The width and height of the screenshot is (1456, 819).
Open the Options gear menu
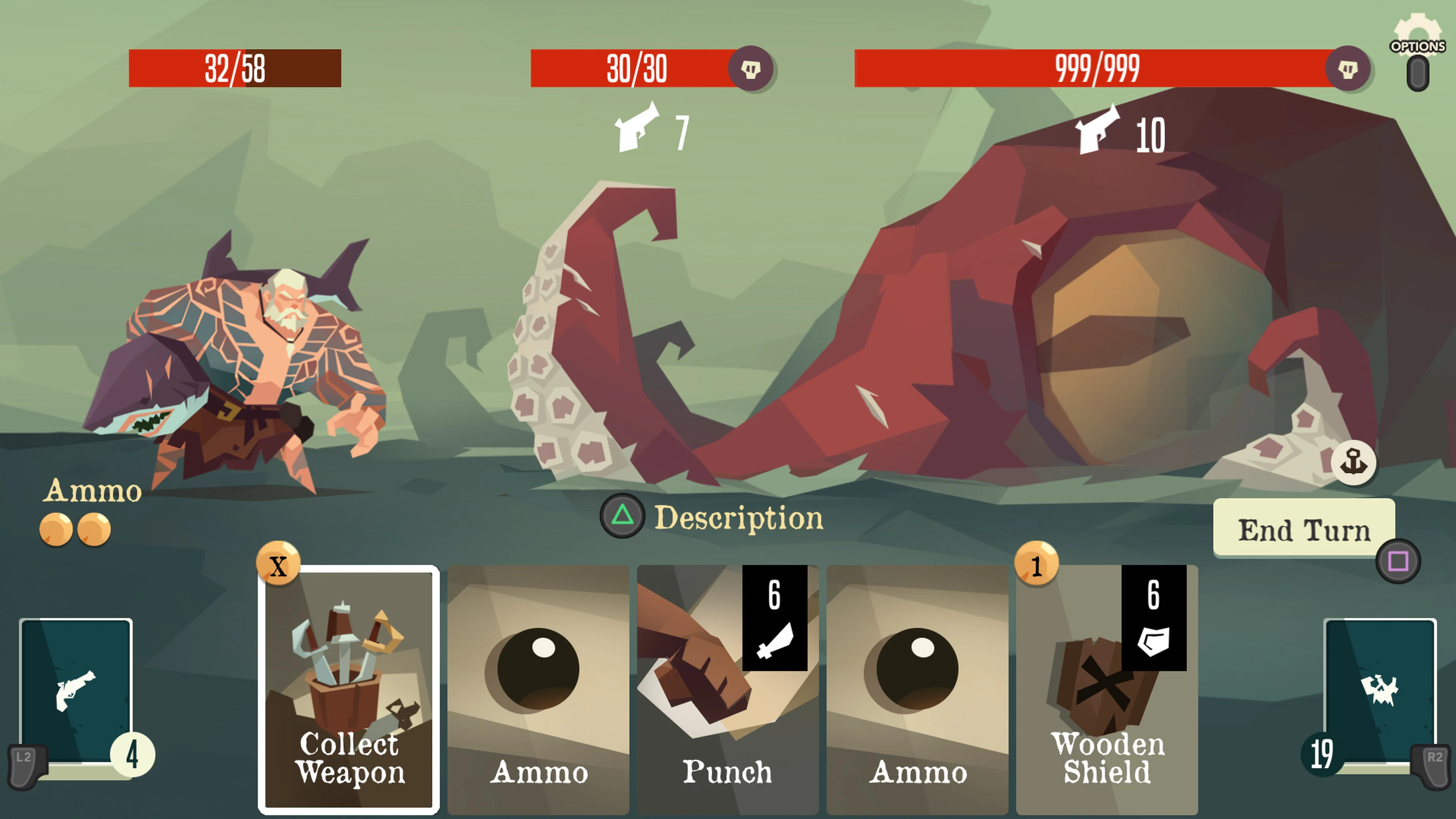pos(1417,33)
